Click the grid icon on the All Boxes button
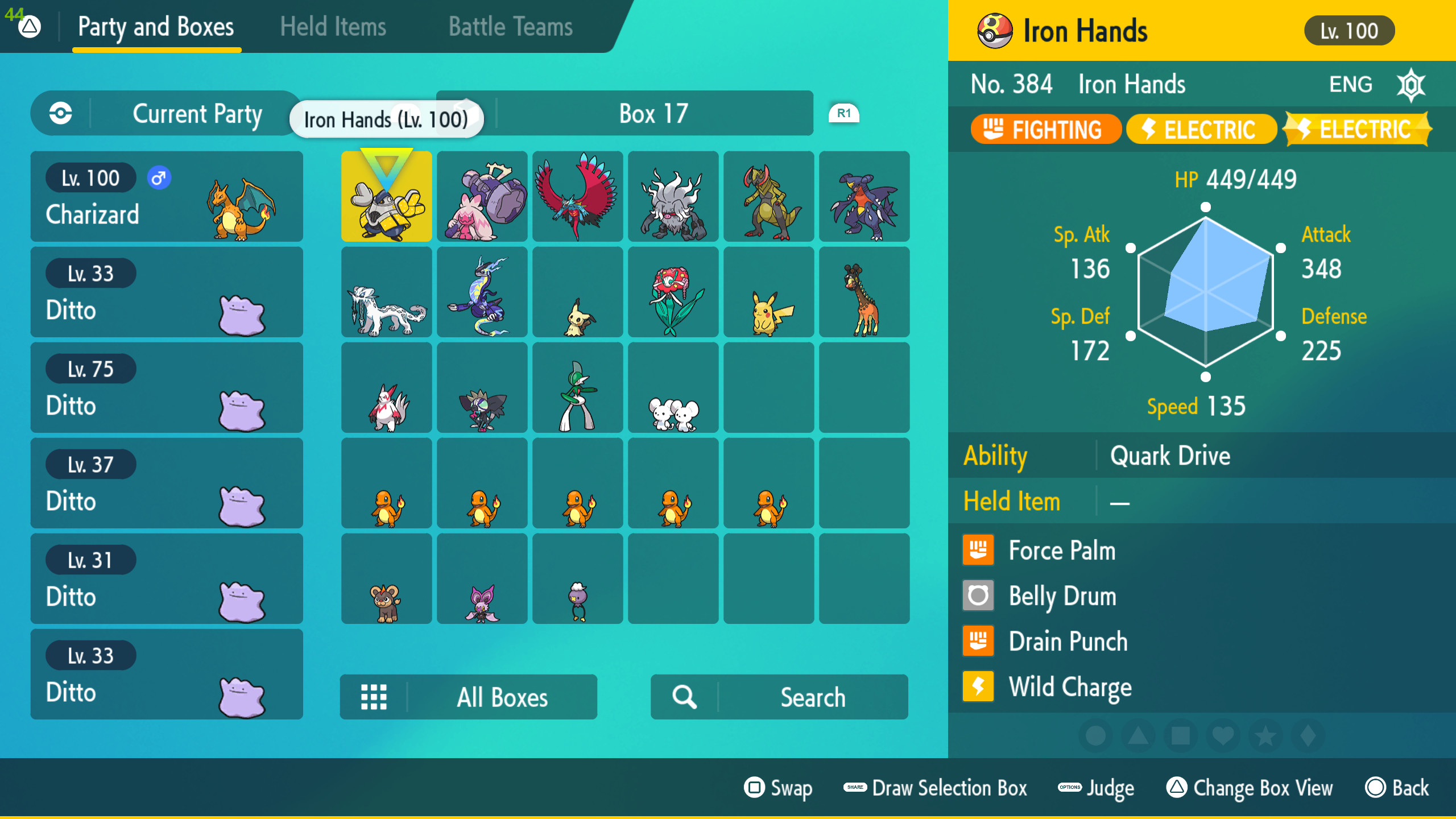1456x819 pixels. tap(374, 697)
